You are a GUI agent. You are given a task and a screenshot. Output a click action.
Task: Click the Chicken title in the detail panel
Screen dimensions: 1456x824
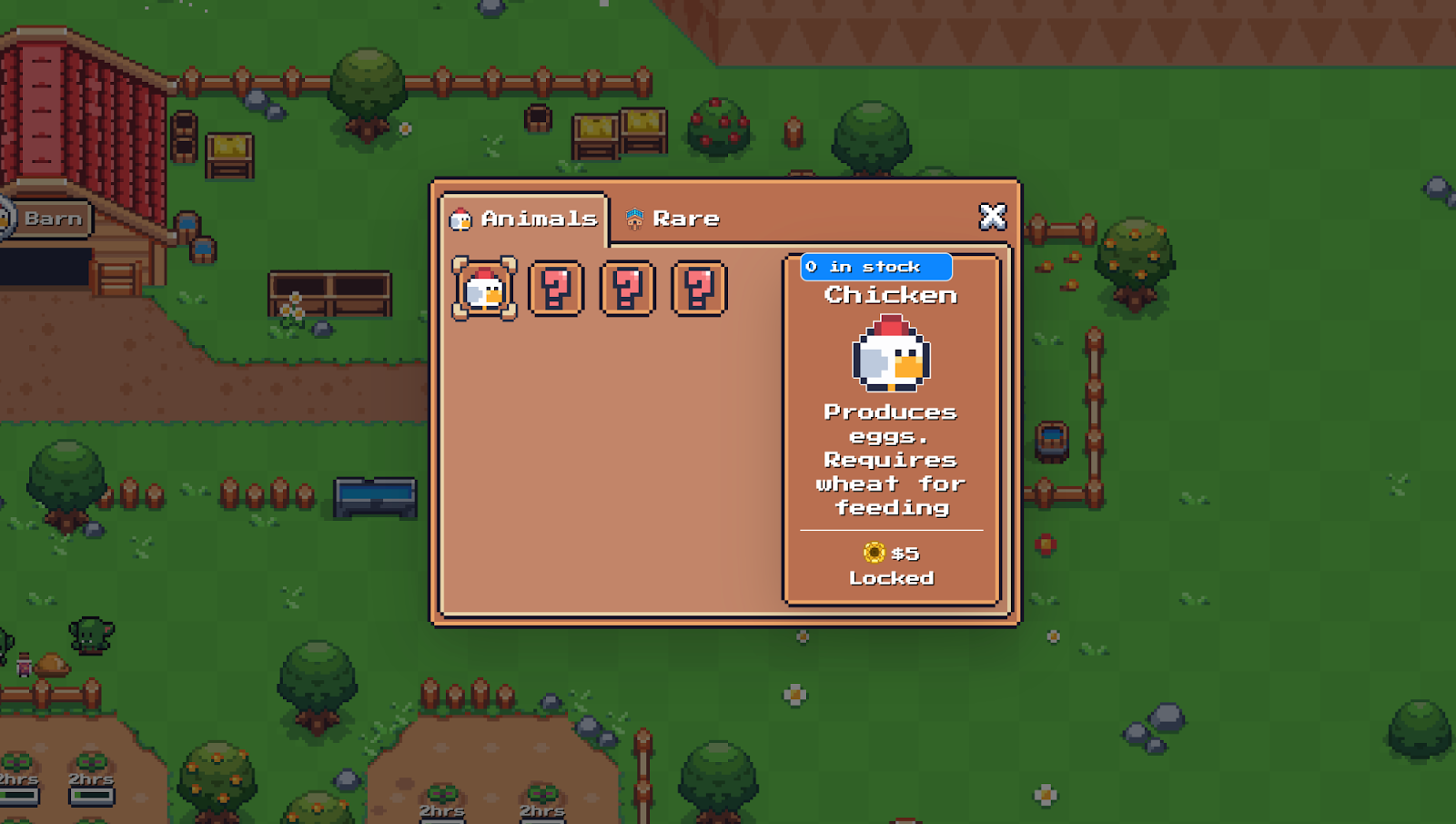(890, 294)
